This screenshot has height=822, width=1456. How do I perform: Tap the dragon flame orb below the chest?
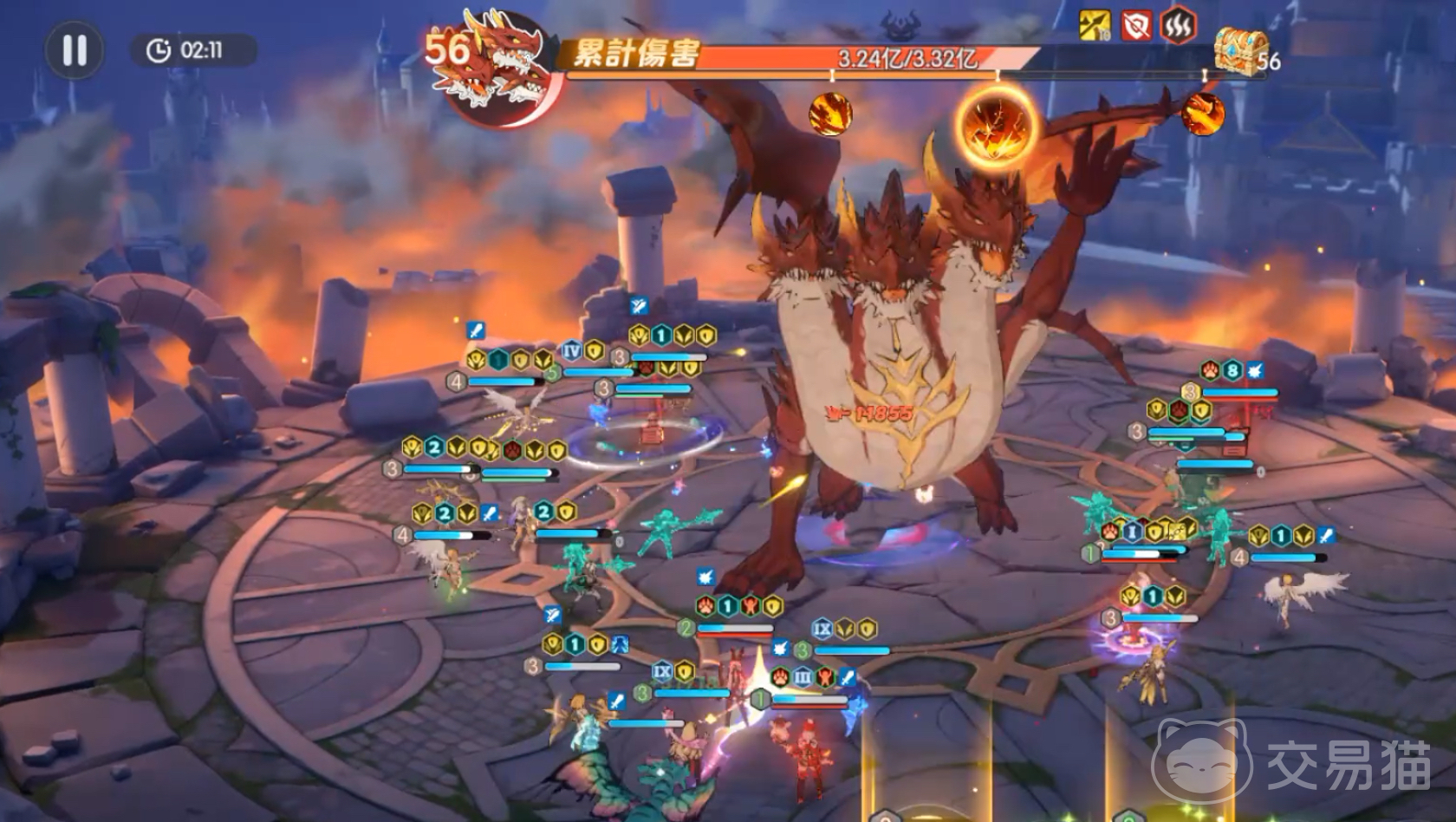pyautogui.click(x=1203, y=114)
